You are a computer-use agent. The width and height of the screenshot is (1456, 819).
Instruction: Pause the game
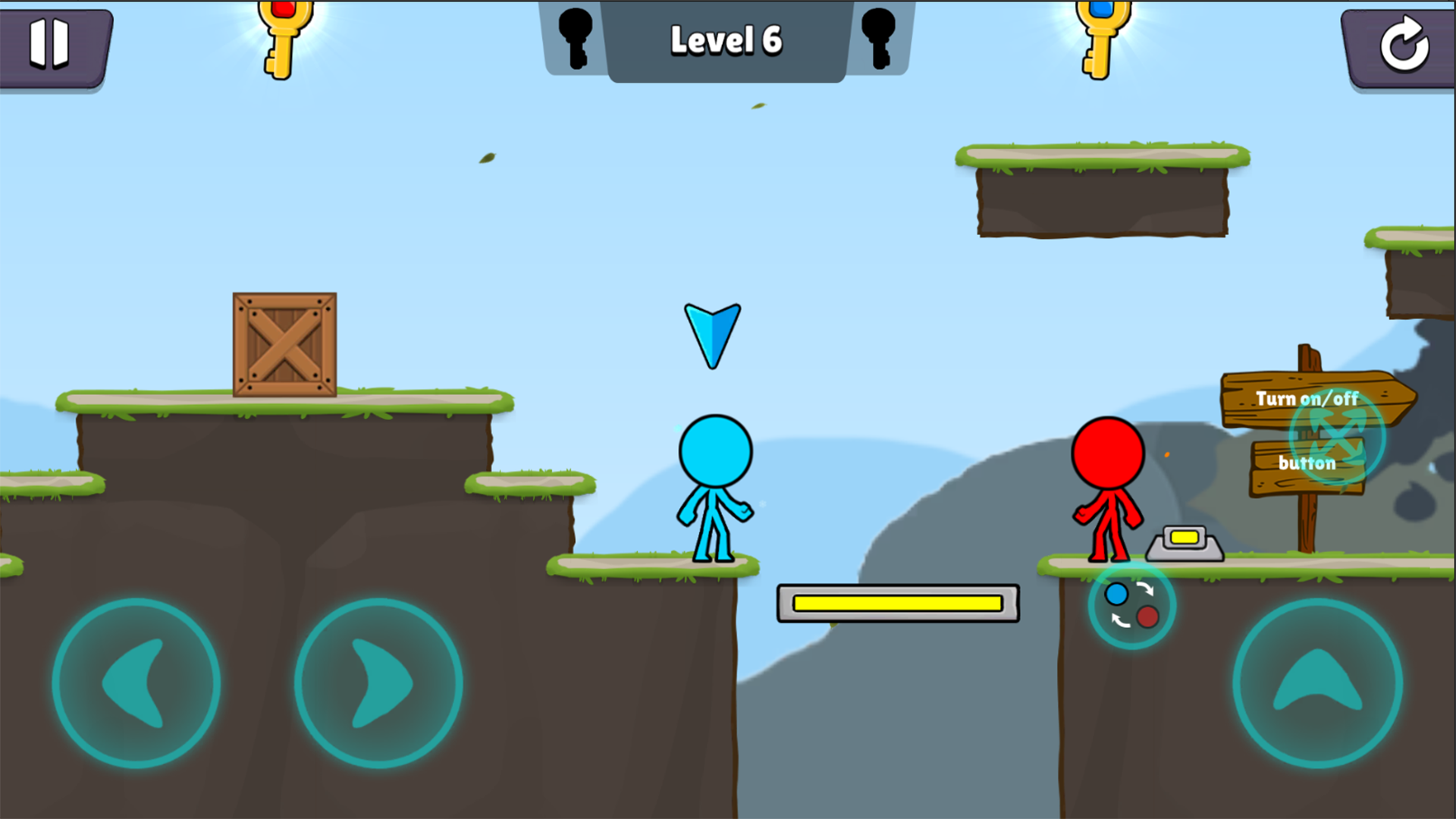click(49, 45)
